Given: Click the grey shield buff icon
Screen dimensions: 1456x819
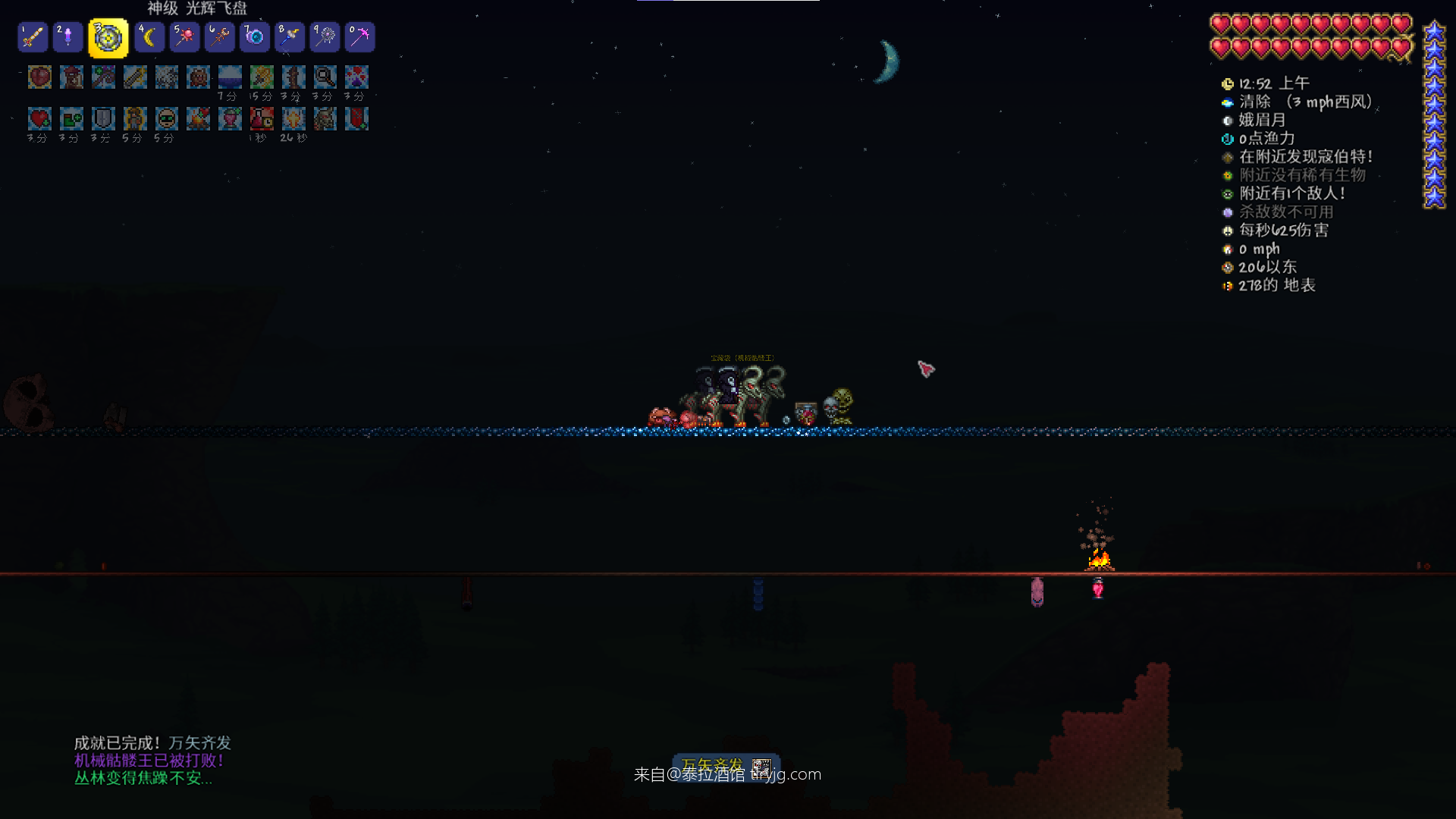Looking at the screenshot, I should 103,118.
